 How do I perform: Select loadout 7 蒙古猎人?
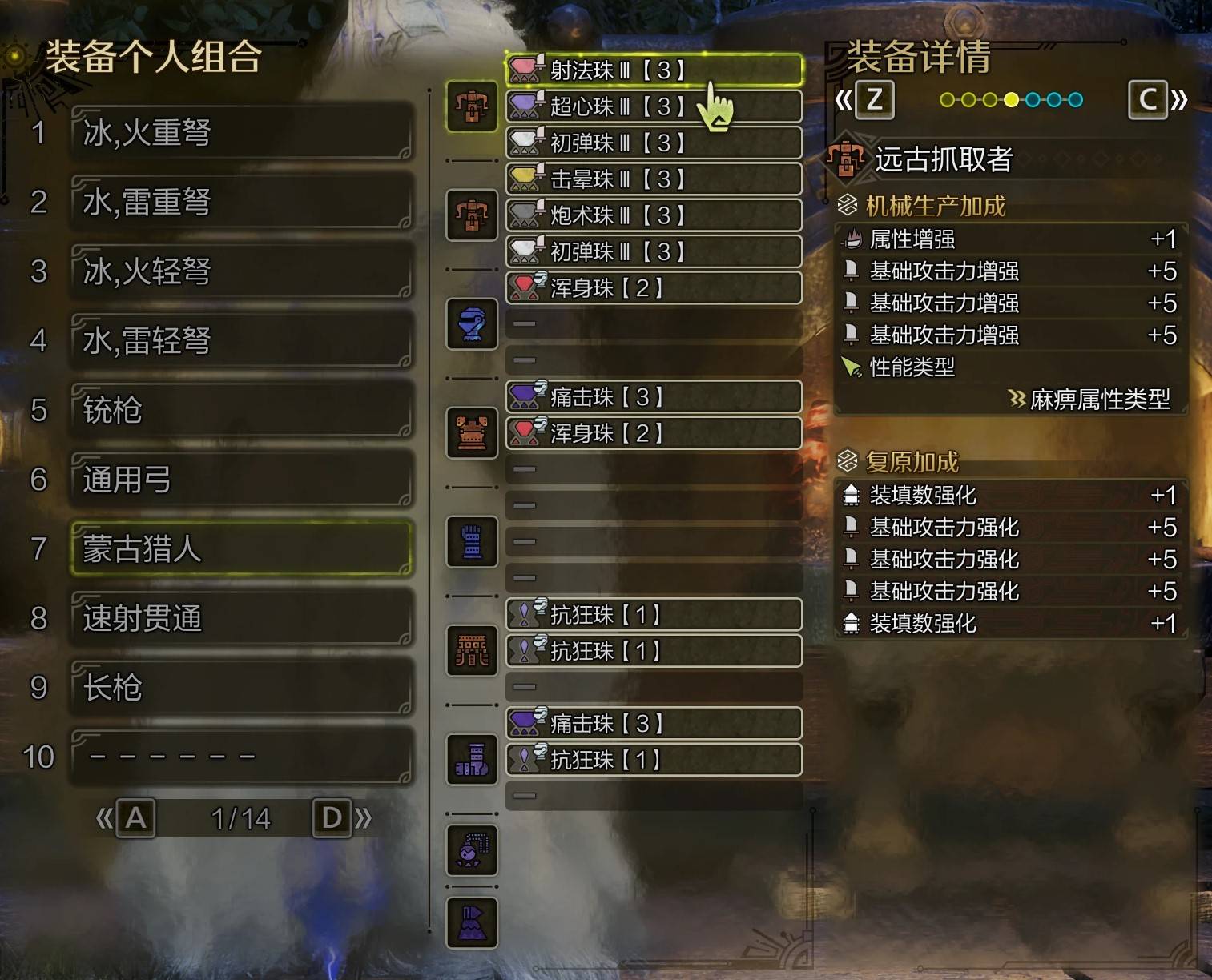(239, 549)
